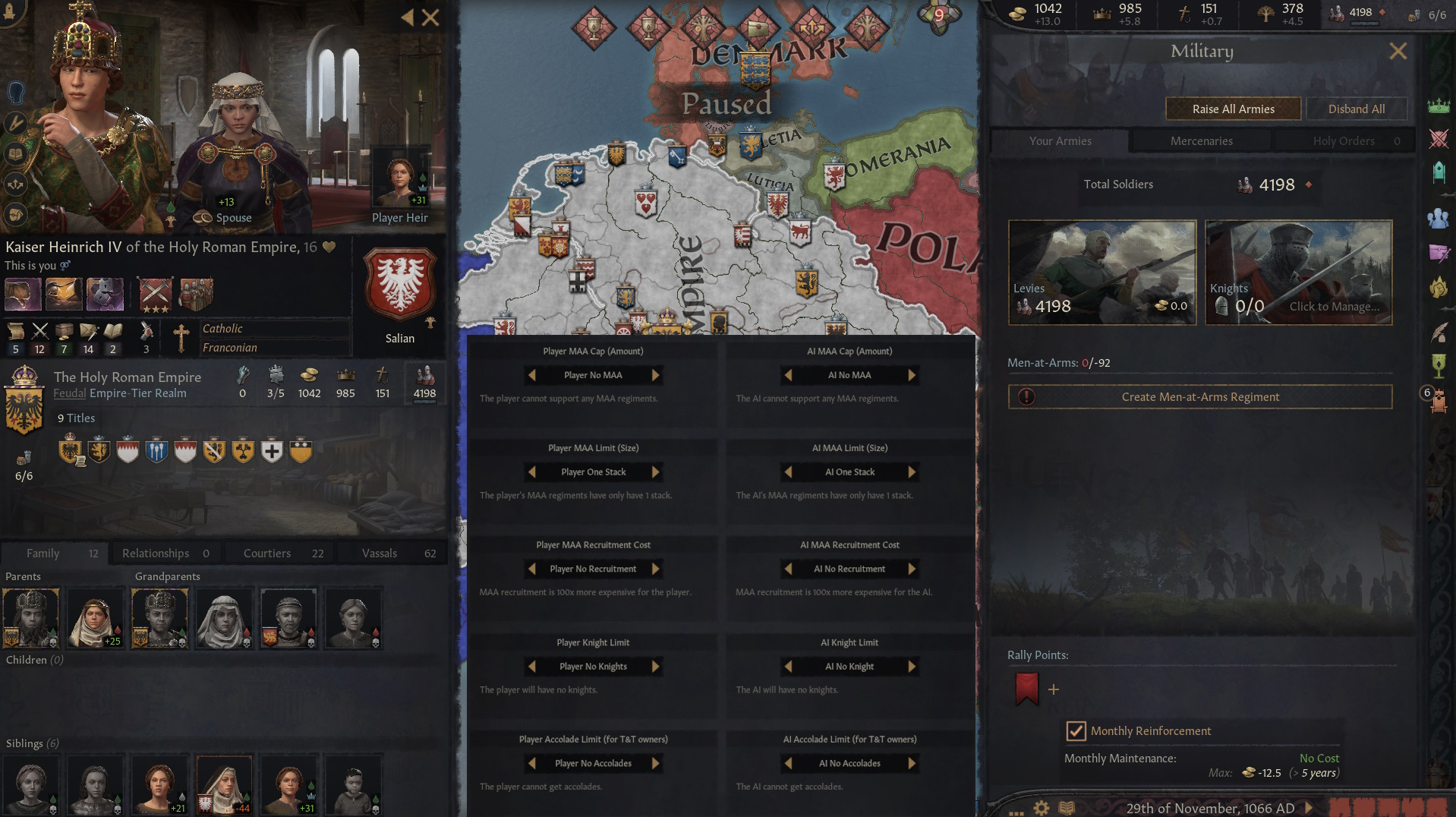This screenshot has width=1456, height=817.
Task: Click the right arrow on Player No Accolades rule
Action: pos(656,763)
